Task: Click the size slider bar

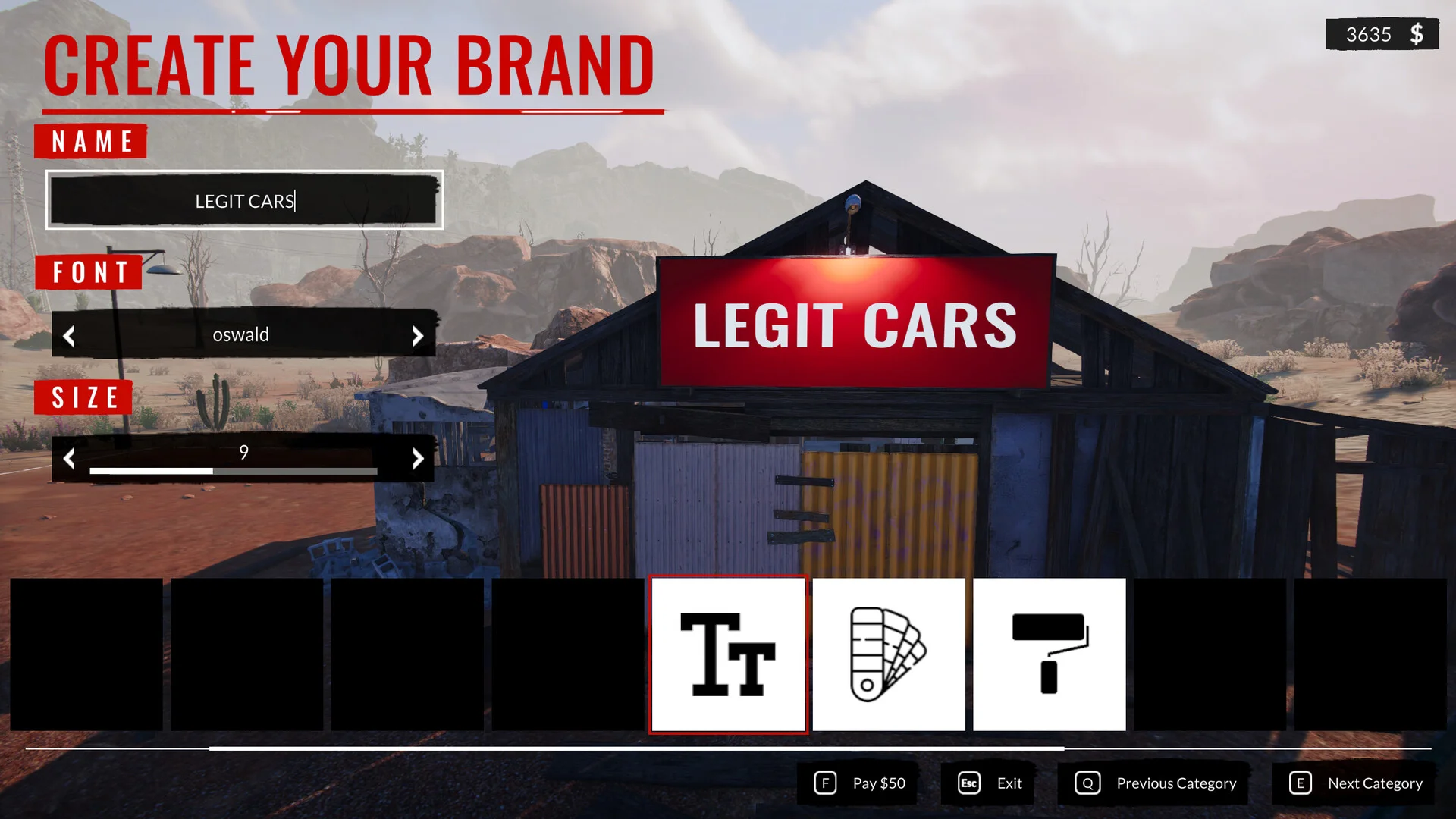Action: (x=234, y=471)
